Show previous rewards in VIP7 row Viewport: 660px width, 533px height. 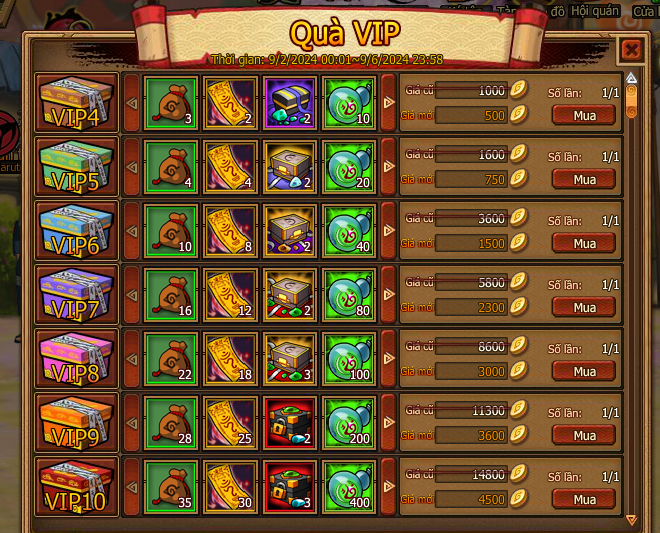(x=131, y=294)
